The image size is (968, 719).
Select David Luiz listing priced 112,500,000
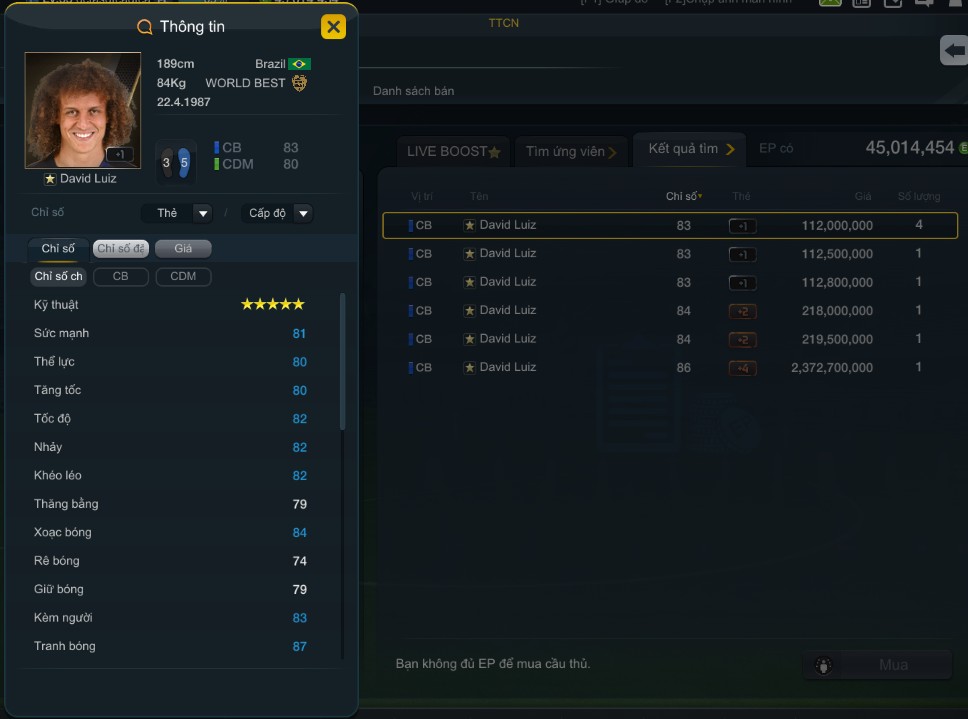point(669,254)
